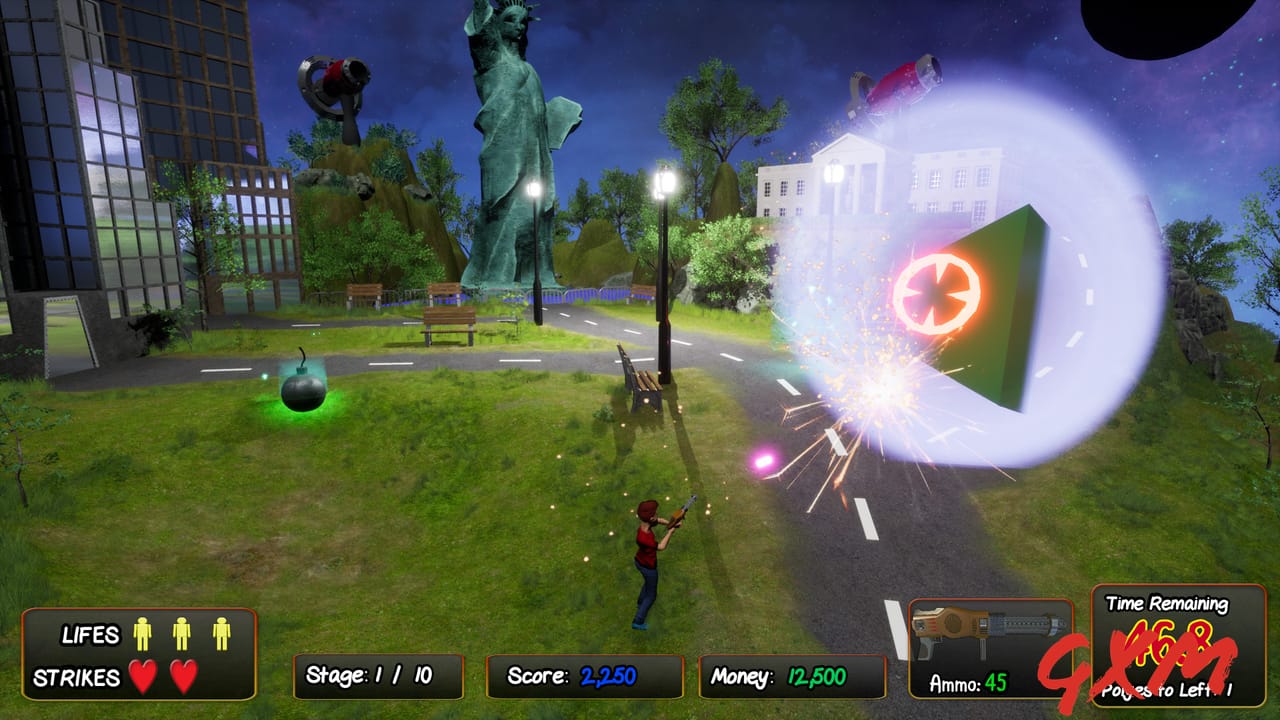The image size is (1280, 720).
Task: Click the first red strike heart icon
Action: 145,675
